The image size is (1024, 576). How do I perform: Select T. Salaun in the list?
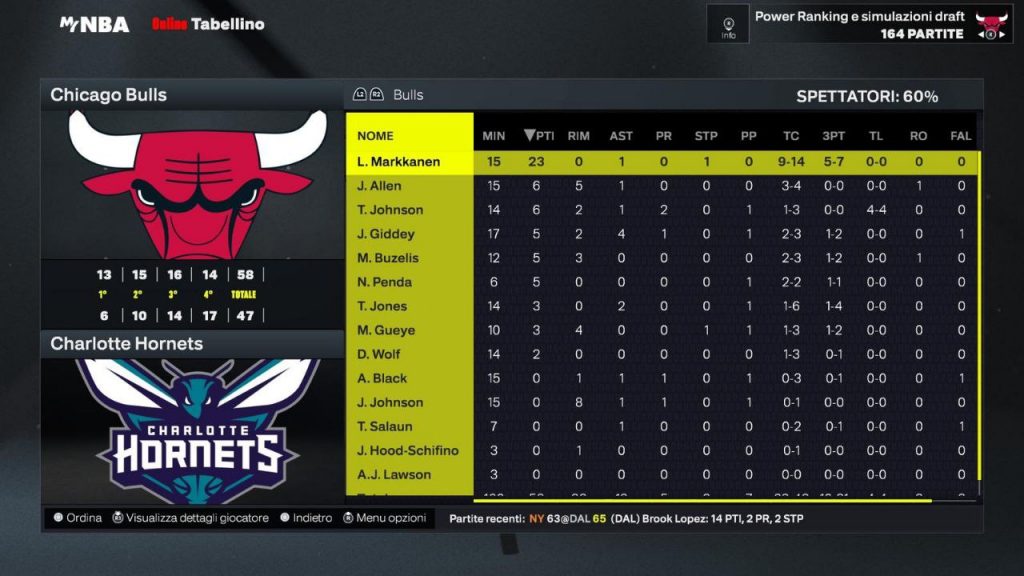click(385, 426)
